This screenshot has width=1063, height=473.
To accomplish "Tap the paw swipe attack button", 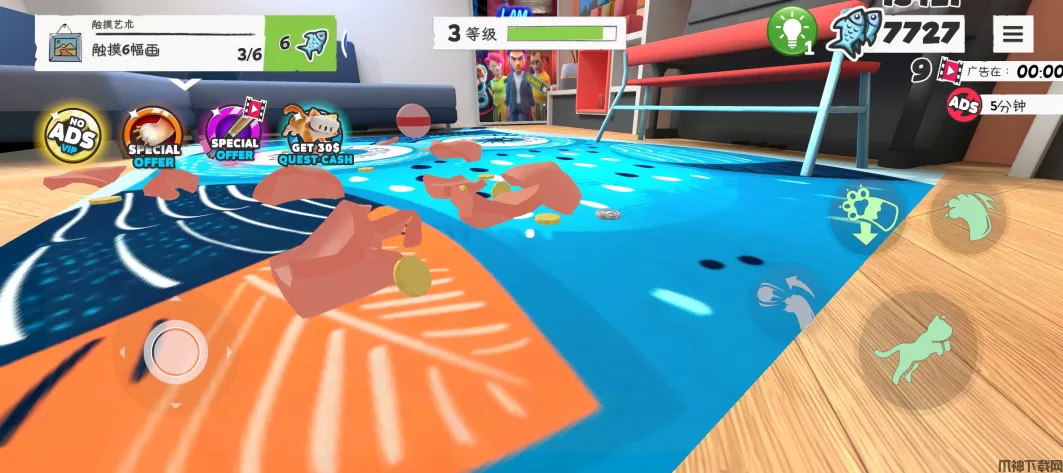I will click(967, 212).
